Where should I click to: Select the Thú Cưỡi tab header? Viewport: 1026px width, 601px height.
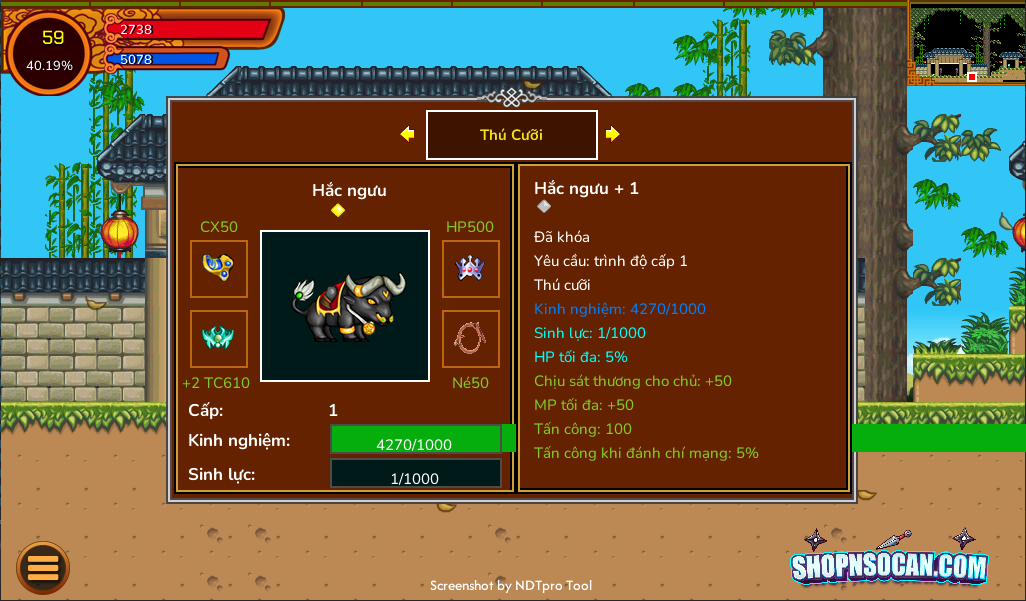(511, 135)
